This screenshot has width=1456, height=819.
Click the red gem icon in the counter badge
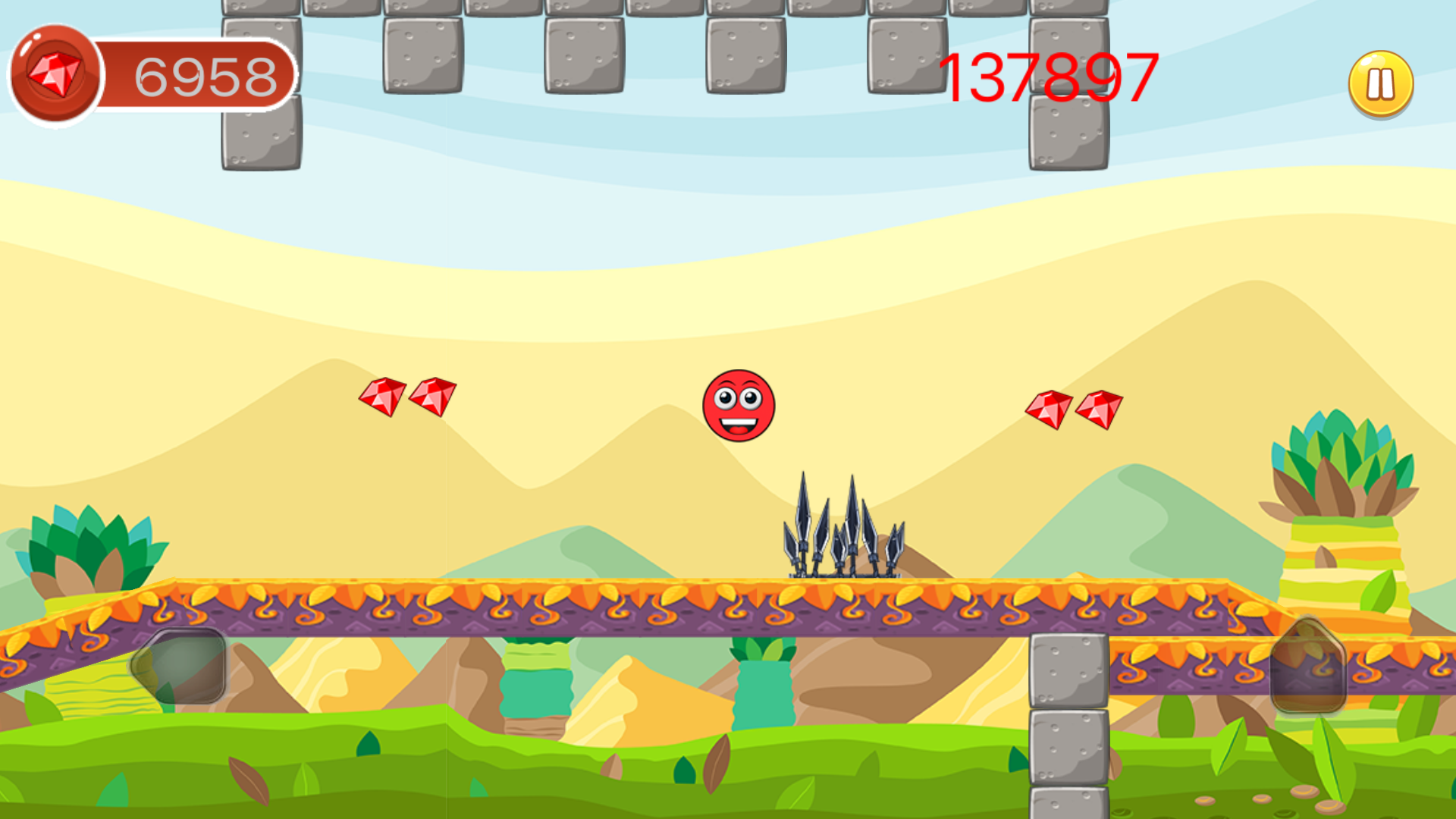53,72
